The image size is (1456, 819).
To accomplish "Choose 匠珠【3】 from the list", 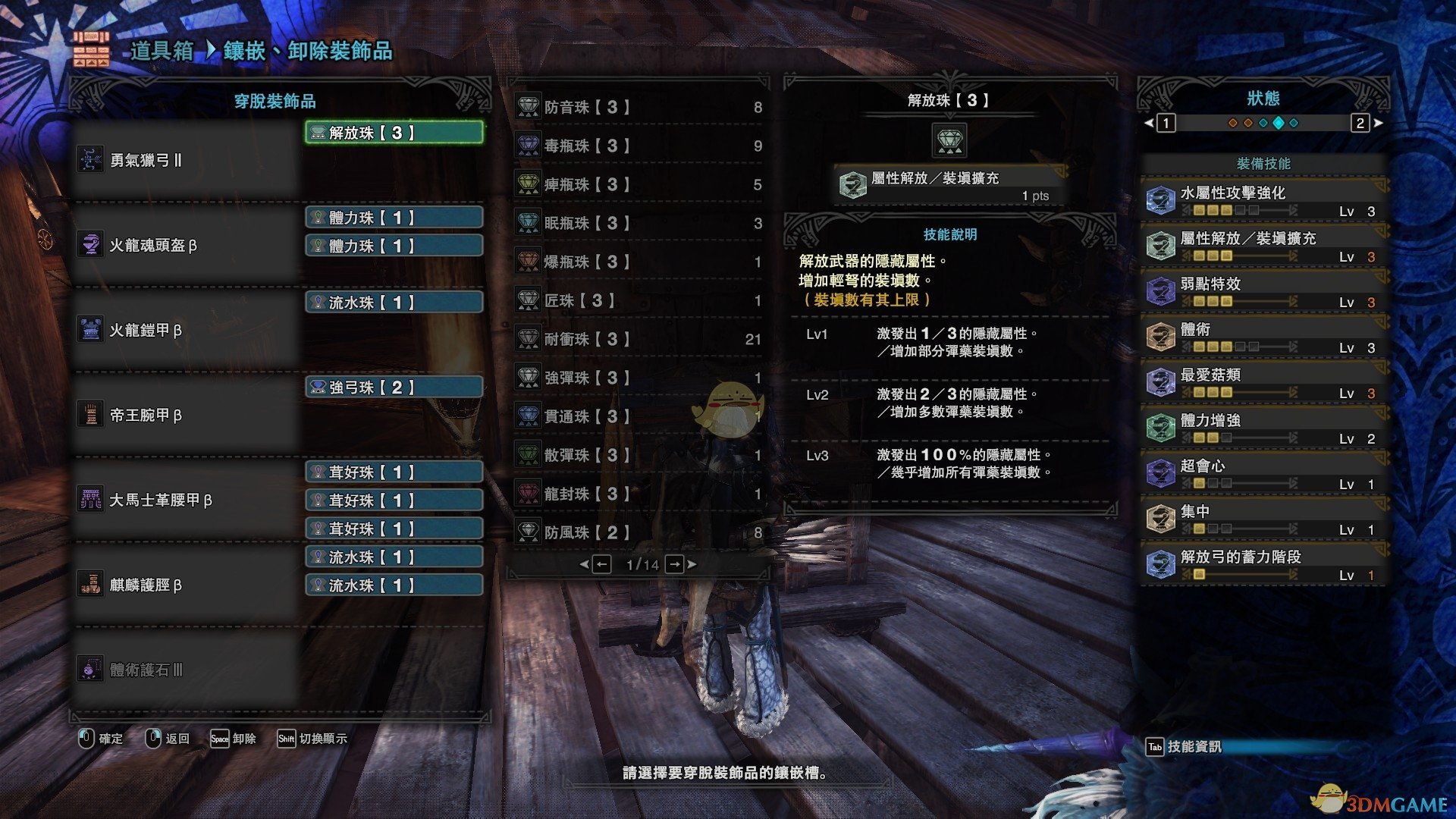I will [x=639, y=300].
